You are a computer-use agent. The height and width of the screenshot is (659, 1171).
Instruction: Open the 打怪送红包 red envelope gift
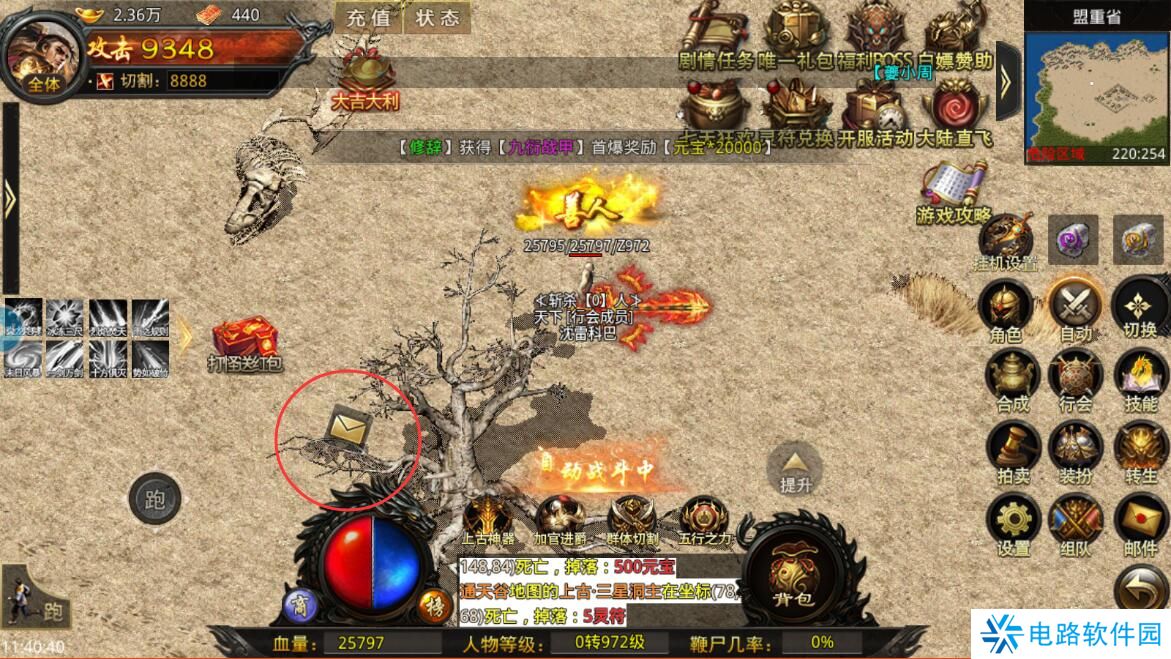coord(244,344)
